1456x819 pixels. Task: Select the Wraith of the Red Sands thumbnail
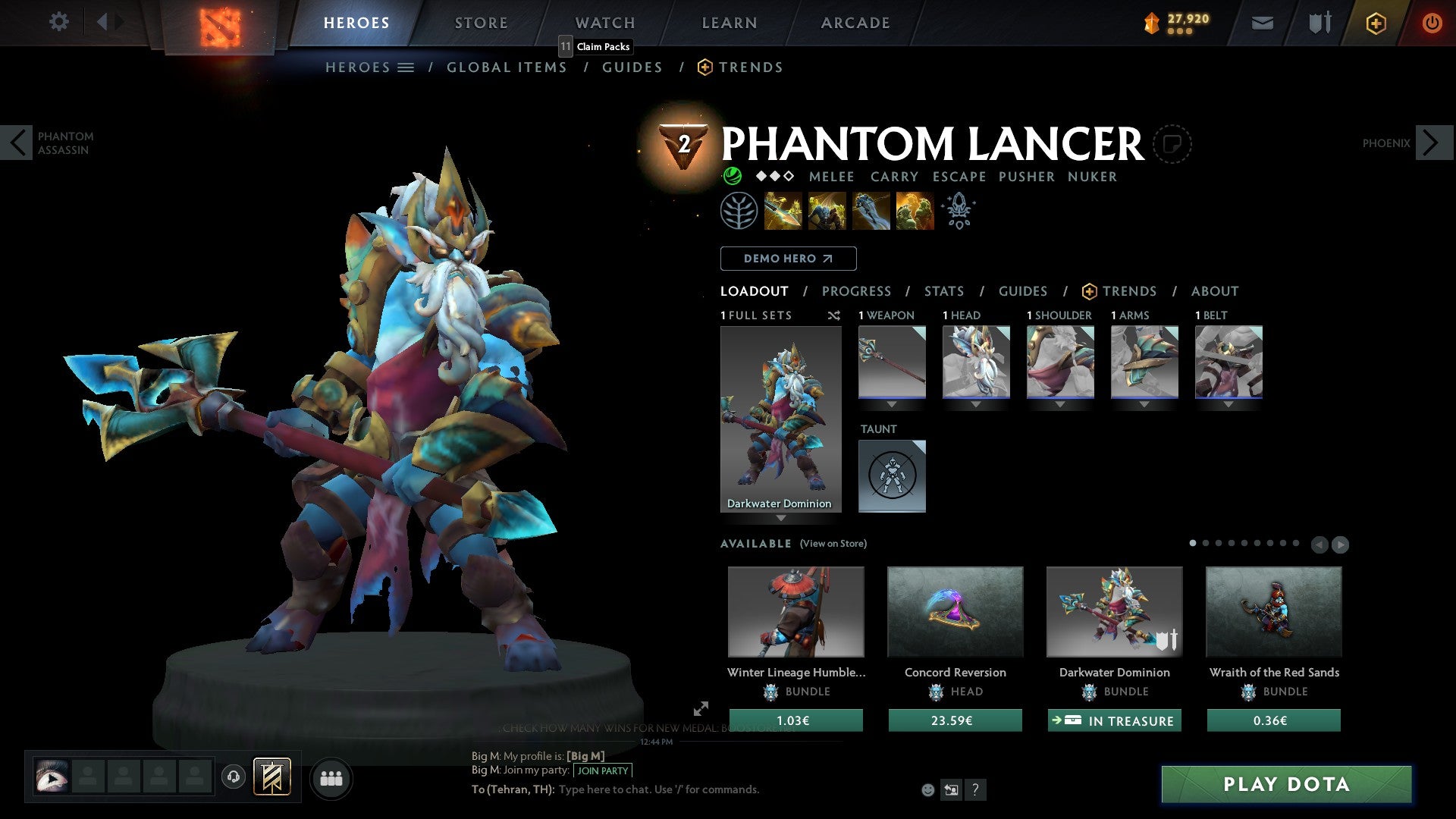(x=1273, y=612)
